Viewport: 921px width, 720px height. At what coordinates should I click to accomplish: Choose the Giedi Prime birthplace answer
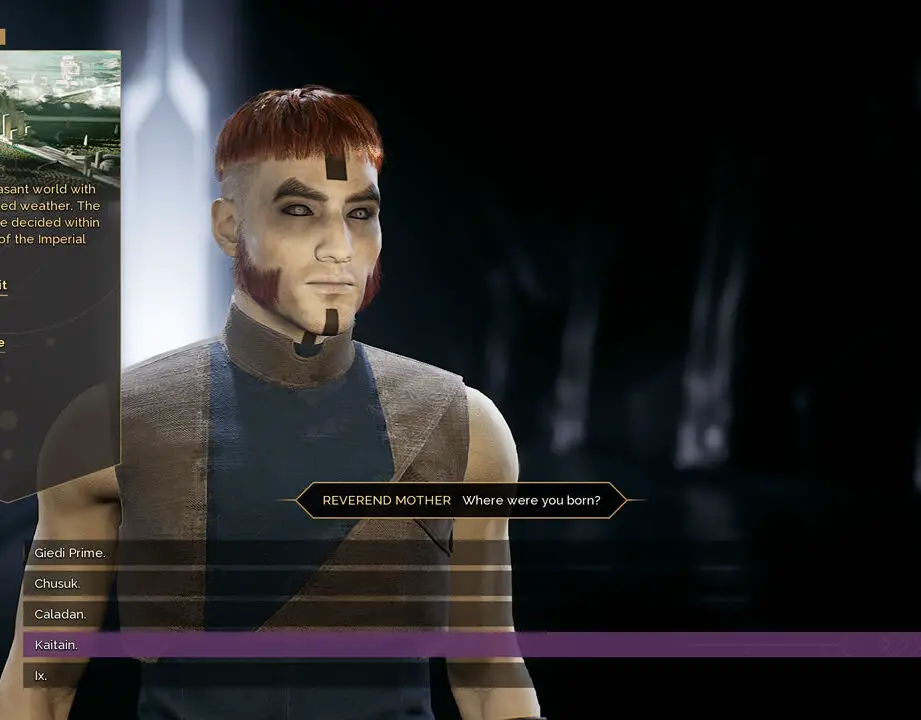(70, 553)
